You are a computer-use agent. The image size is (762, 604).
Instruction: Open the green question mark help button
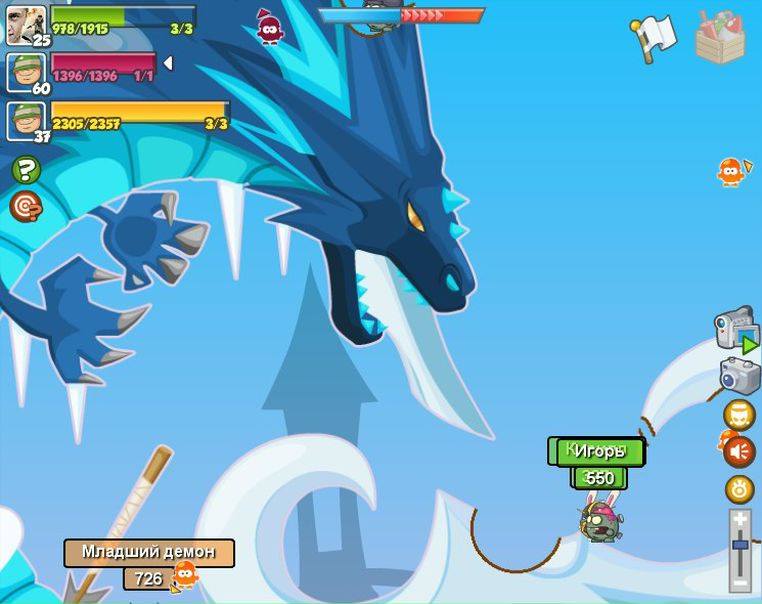[x=25, y=170]
